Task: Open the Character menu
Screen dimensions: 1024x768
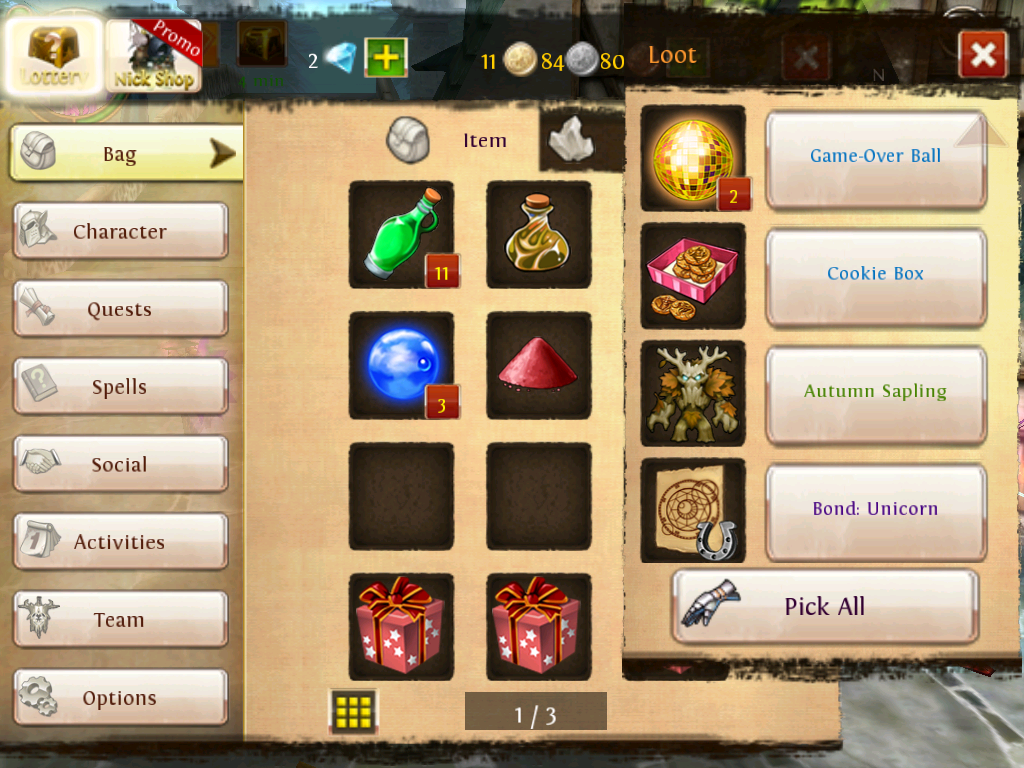Action: tap(120, 232)
